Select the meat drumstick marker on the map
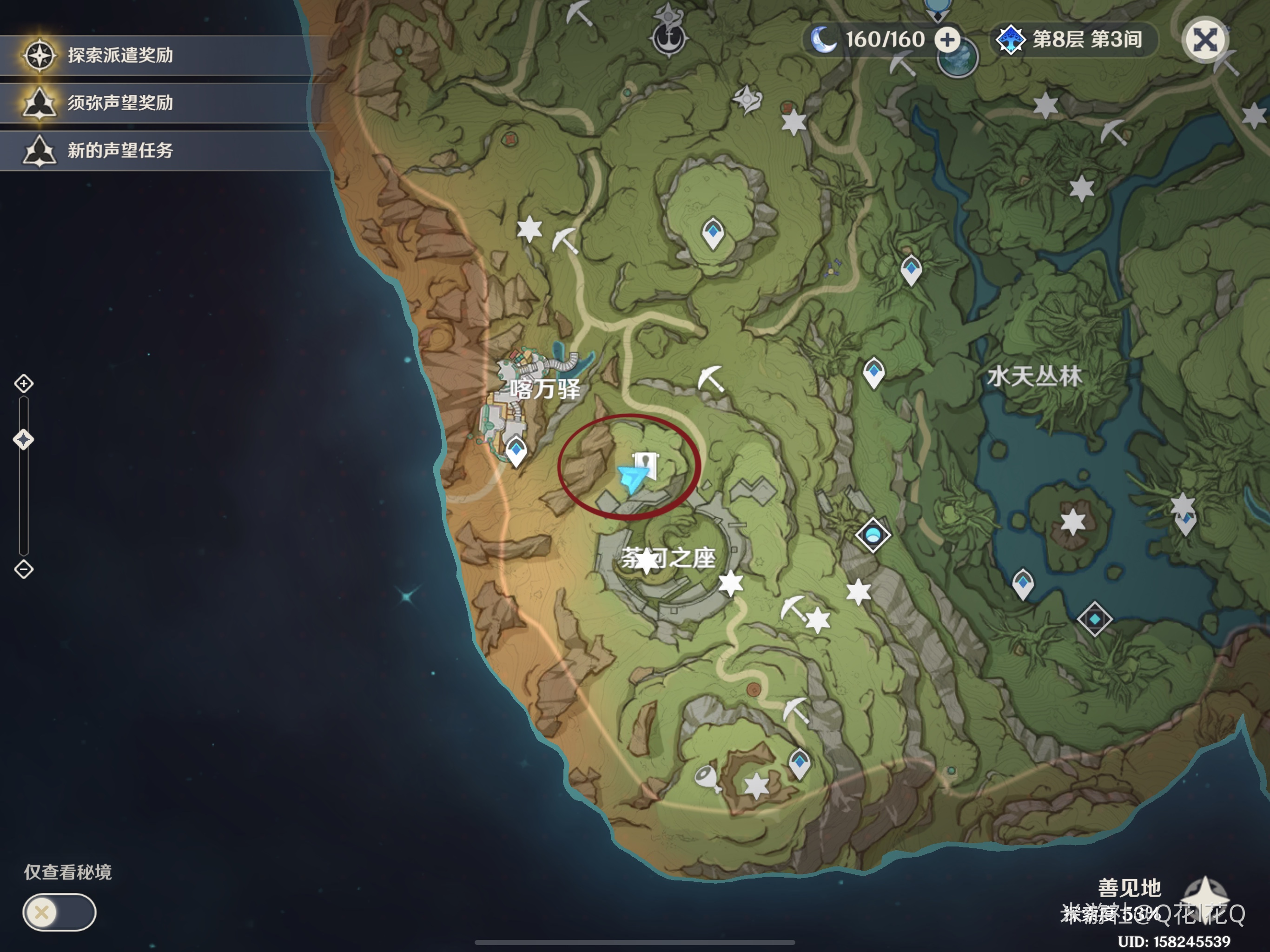1270x952 pixels. click(707, 778)
